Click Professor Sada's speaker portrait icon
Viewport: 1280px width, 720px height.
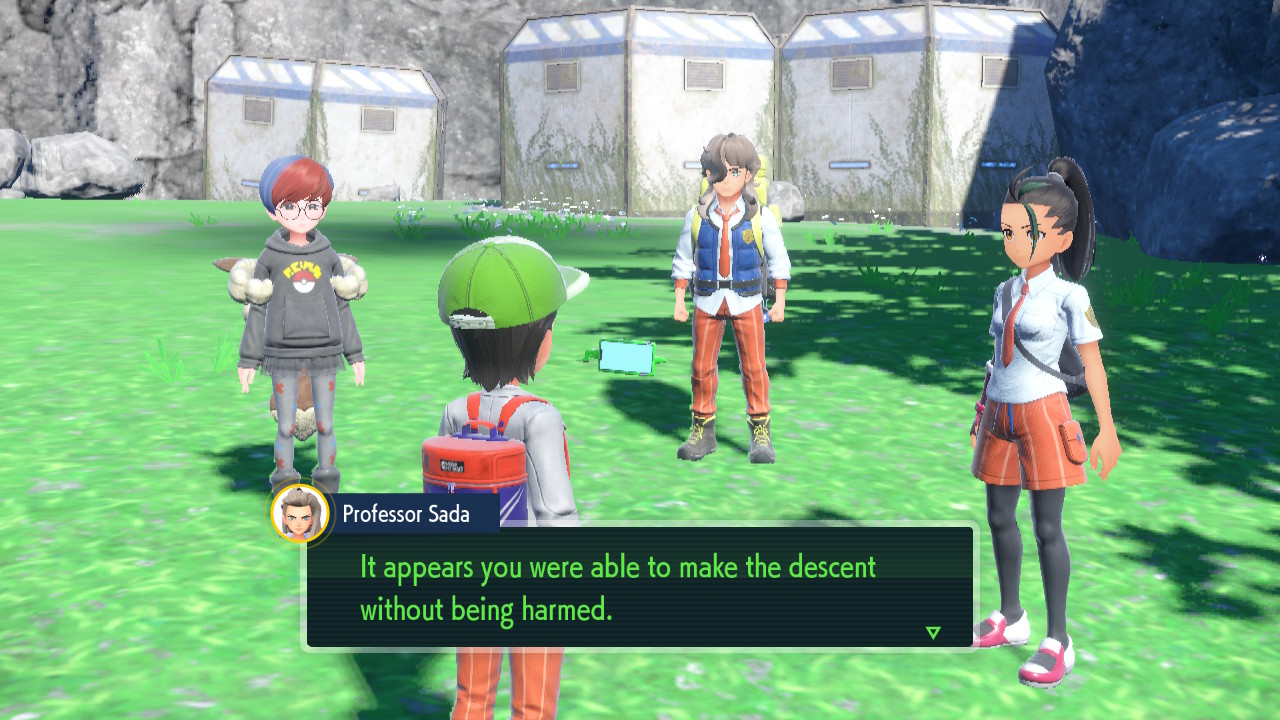click(x=300, y=514)
